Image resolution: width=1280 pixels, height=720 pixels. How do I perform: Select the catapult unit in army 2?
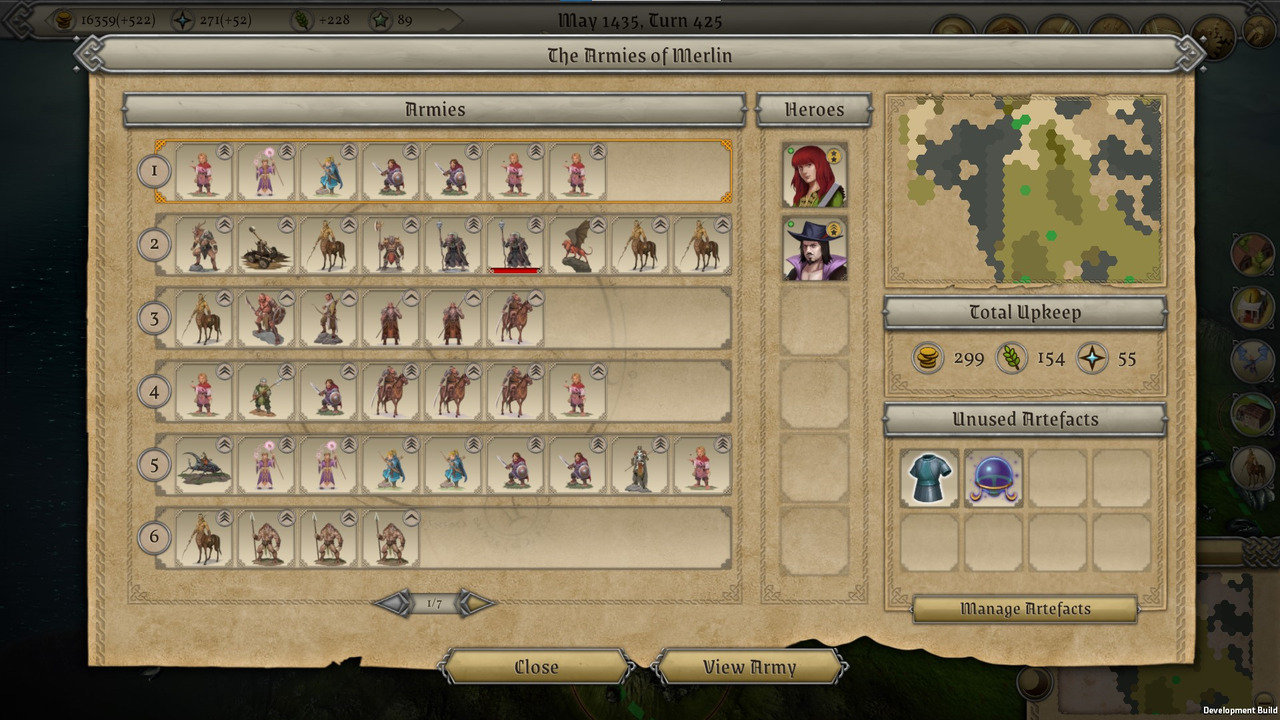click(x=266, y=245)
